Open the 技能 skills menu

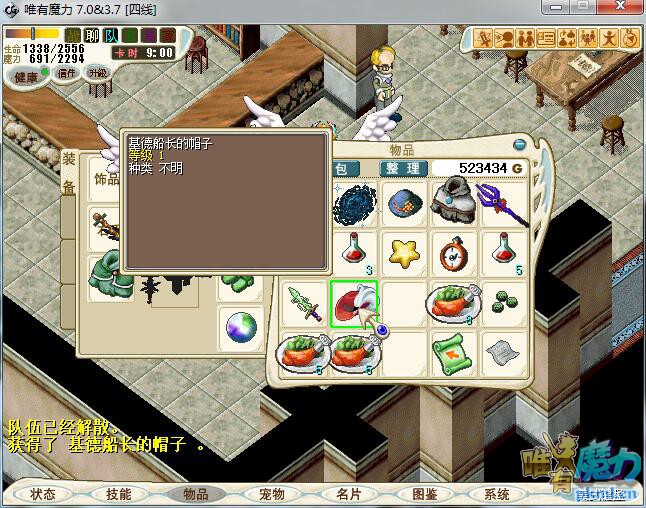[119, 494]
